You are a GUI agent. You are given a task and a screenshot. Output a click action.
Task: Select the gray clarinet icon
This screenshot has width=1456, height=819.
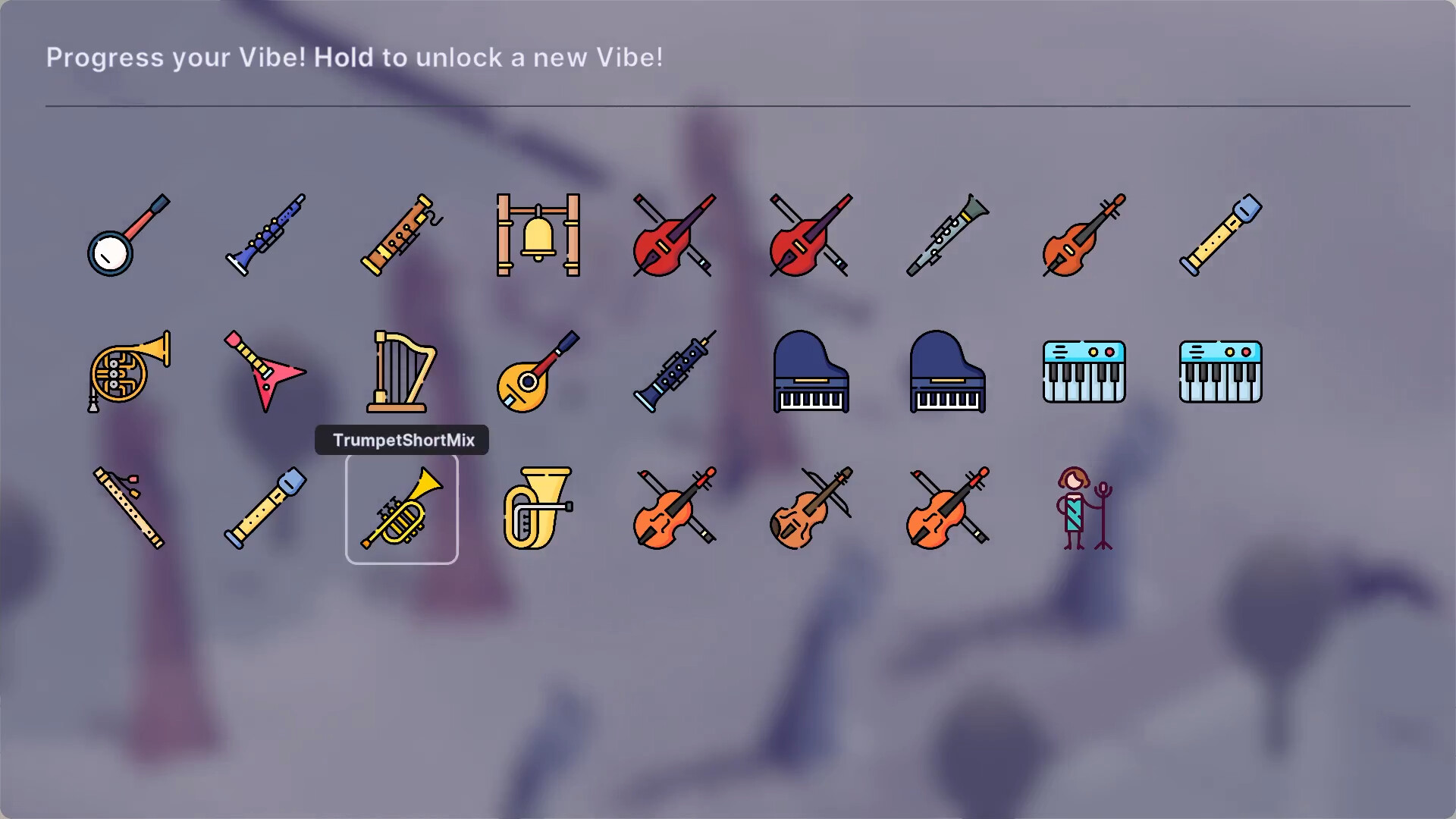tap(946, 237)
